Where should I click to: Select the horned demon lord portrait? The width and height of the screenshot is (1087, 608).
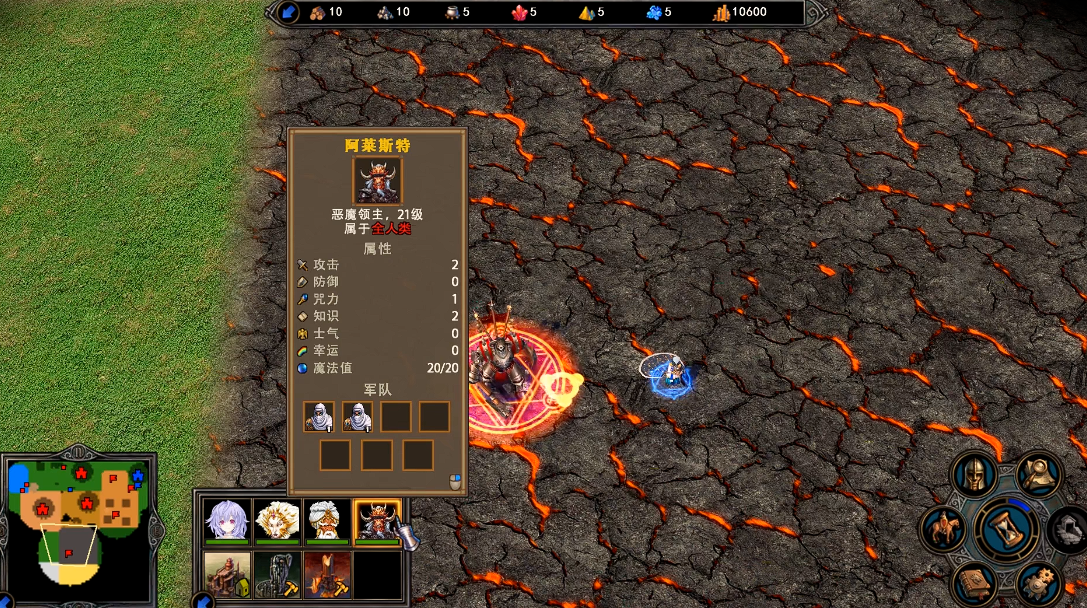[x=377, y=520]
